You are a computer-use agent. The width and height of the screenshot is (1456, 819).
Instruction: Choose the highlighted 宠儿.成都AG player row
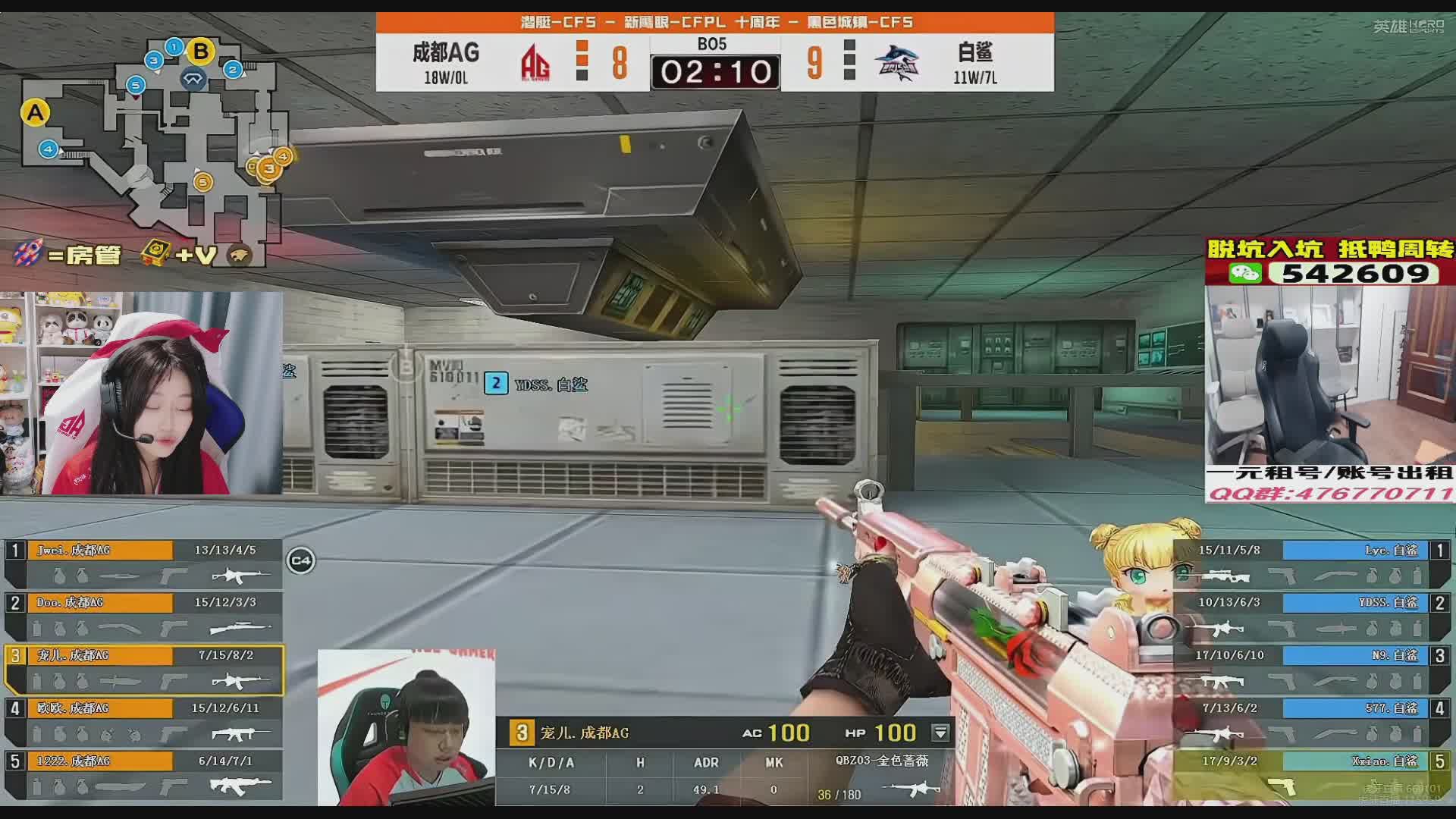[144, 668]
